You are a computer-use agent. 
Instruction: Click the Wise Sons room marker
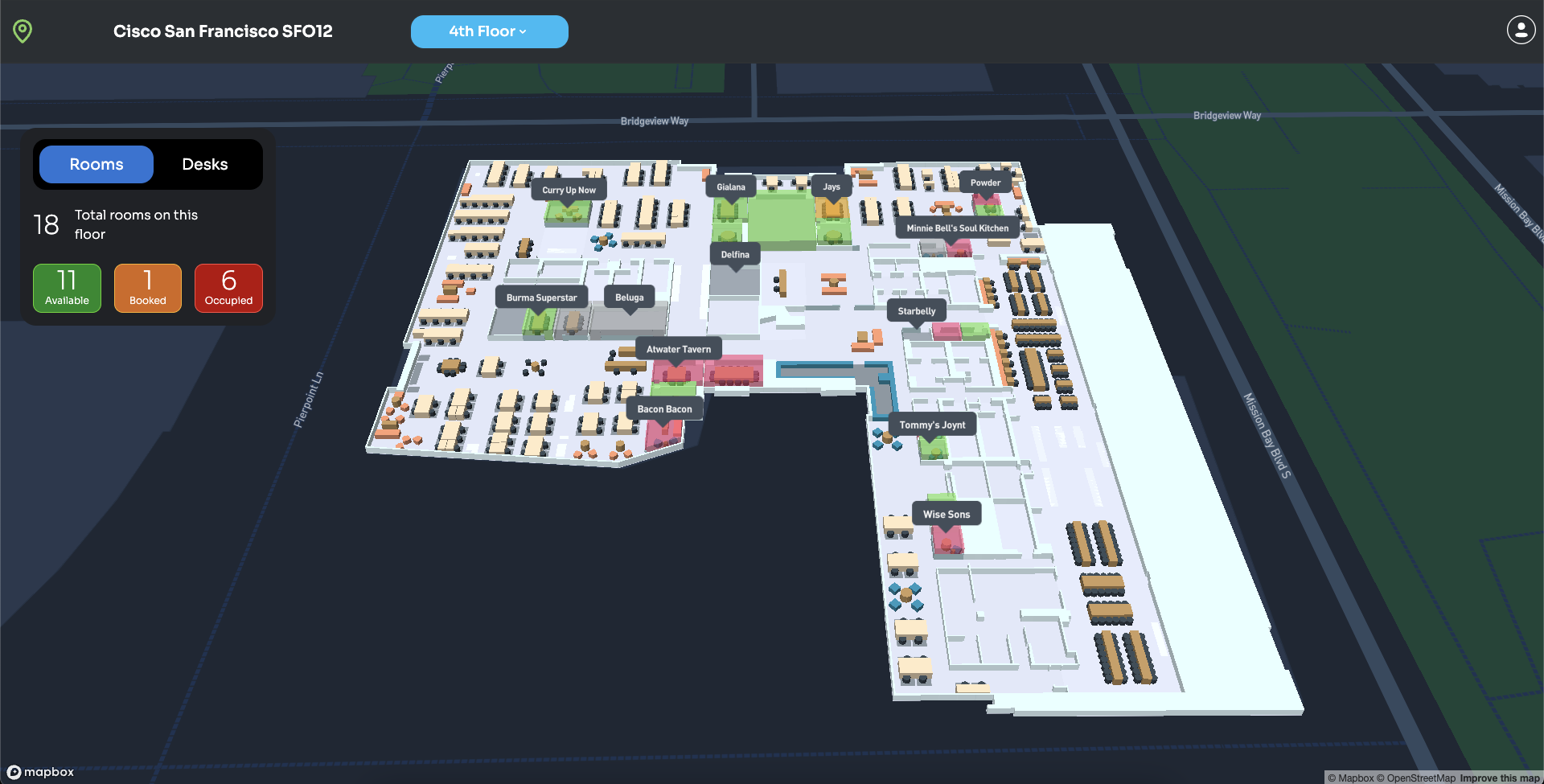tap(947, 513)
